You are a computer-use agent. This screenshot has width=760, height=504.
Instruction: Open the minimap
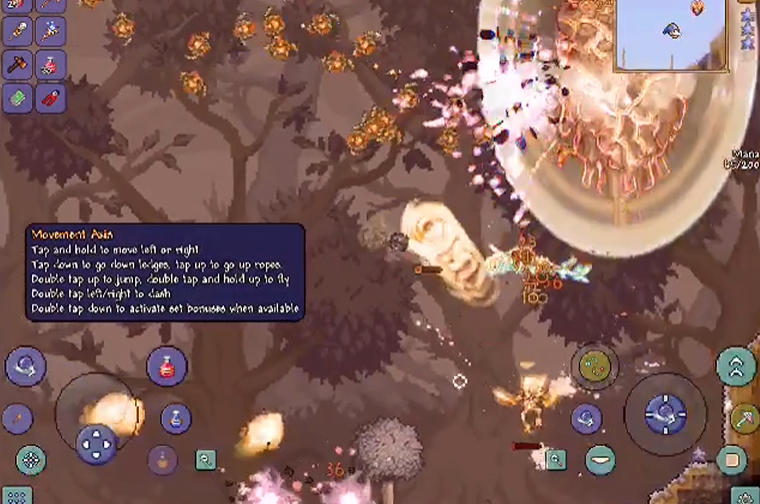point(671,36)
